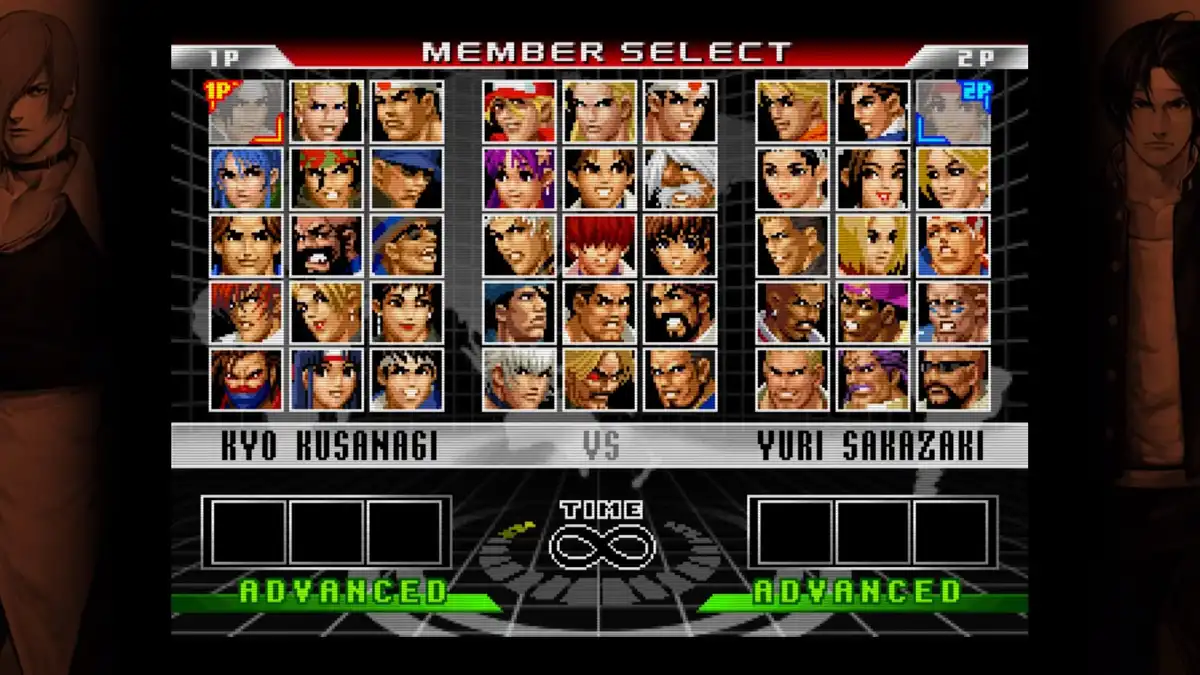The image size is (1200, 675).
Task: Pick the masked fighter with blue scarf
Action: (x=246, y=379)
